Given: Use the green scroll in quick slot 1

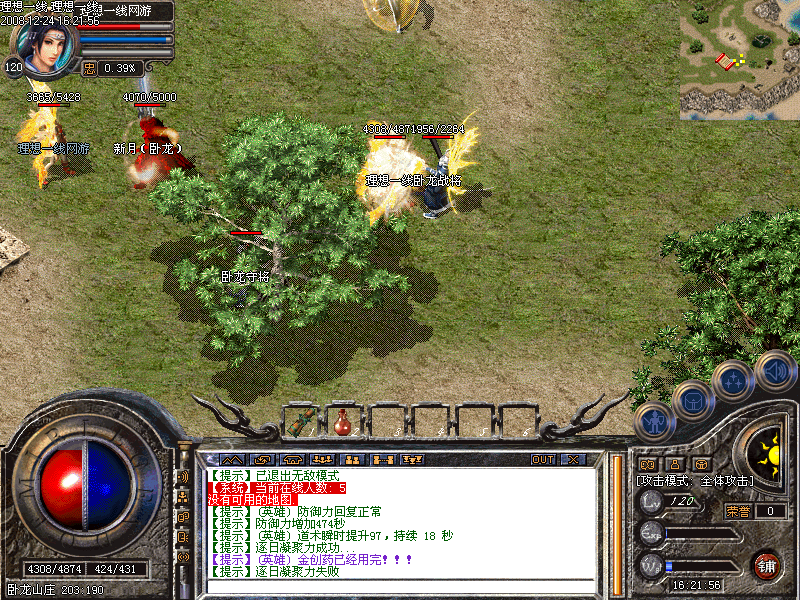Looking at the screenshot, I should coord(302,421).
